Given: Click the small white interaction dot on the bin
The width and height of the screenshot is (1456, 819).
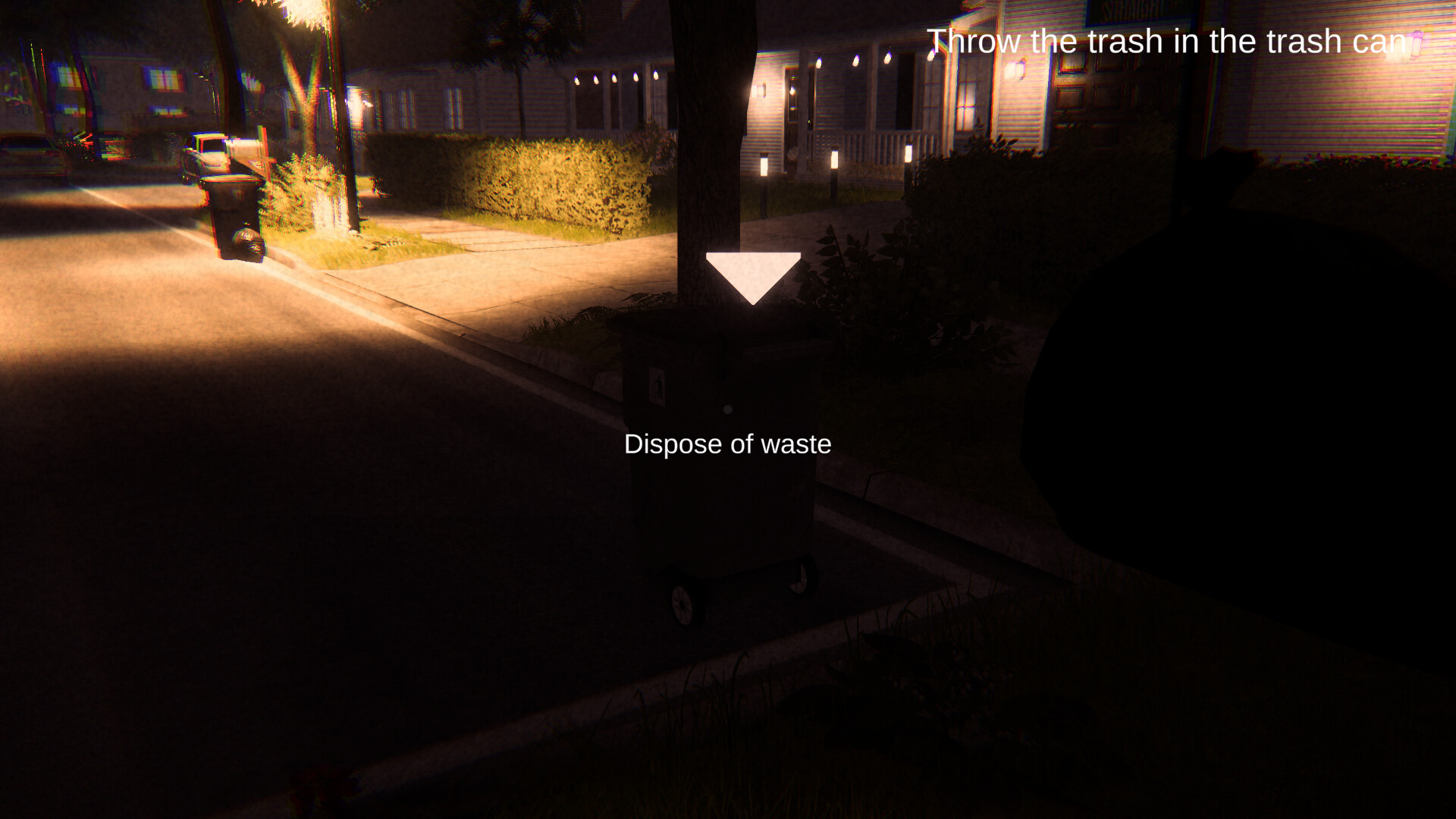Looking at the screenshot, I should point(728,409).
